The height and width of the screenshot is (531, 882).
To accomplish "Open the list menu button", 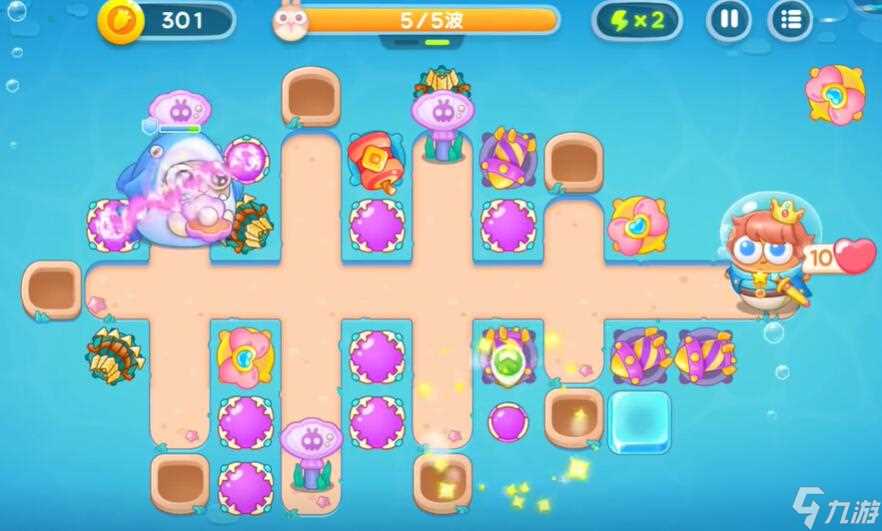I will pos(790,20).
